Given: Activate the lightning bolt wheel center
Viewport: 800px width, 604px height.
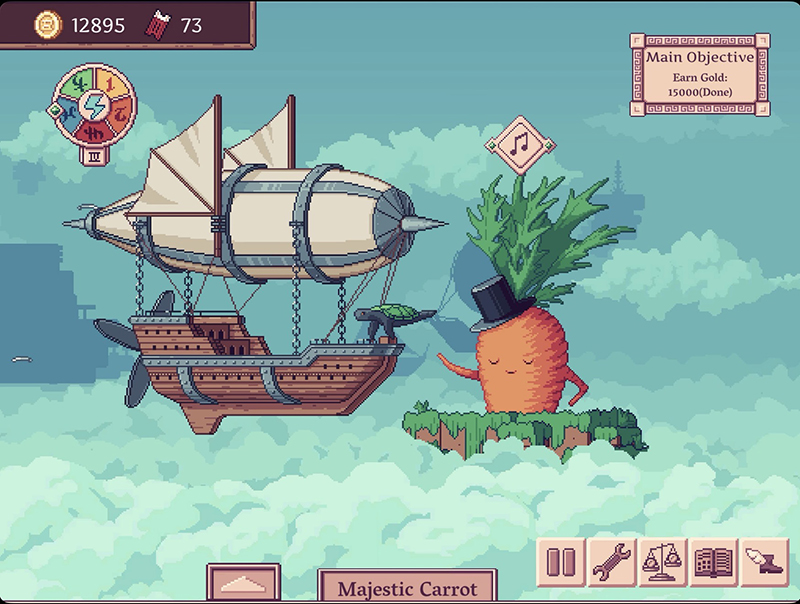Looking at the screenshot, I should pos(93,104).
